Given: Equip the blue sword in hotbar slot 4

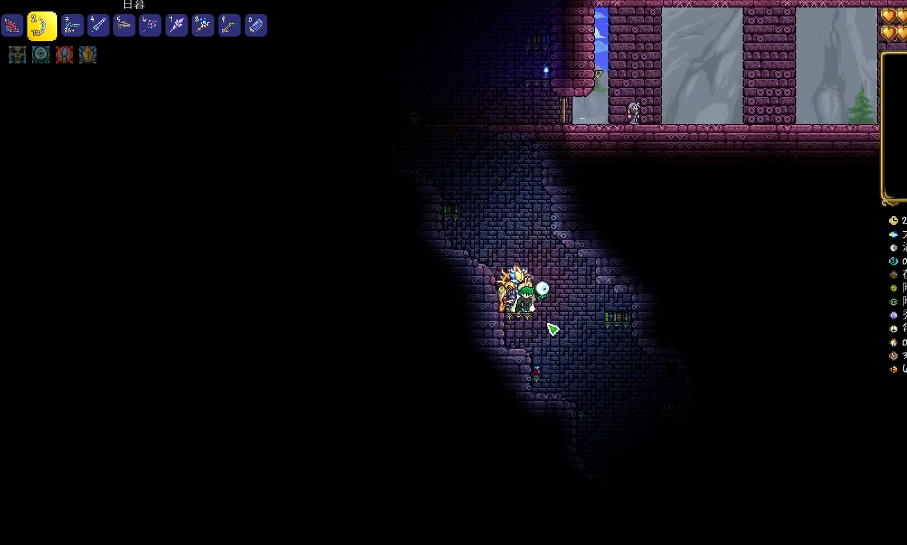Looking at the screenshot, I should pyautogui.click(x=98, y=25).
